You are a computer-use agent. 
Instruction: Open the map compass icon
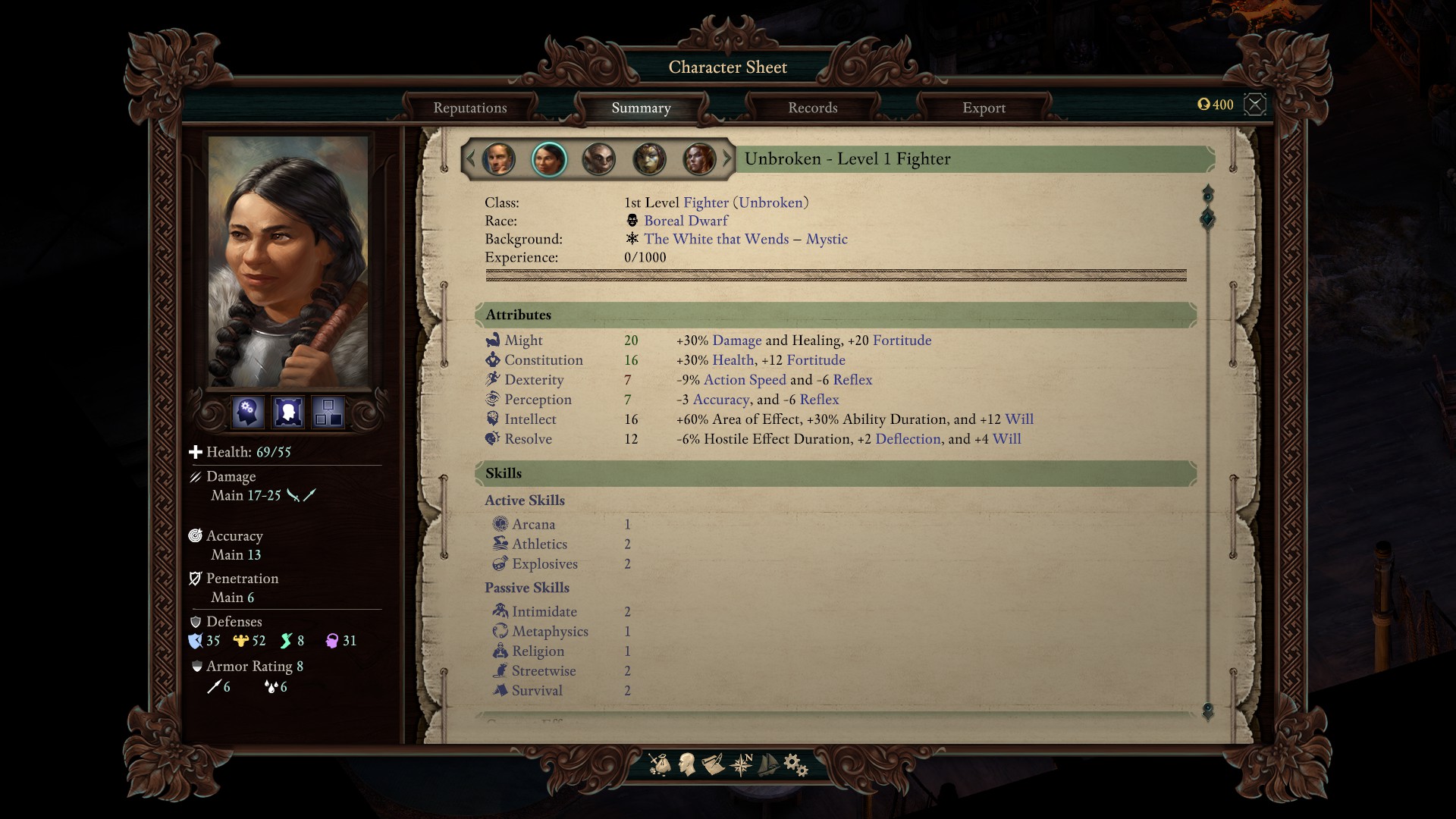(x=741, y=764)
